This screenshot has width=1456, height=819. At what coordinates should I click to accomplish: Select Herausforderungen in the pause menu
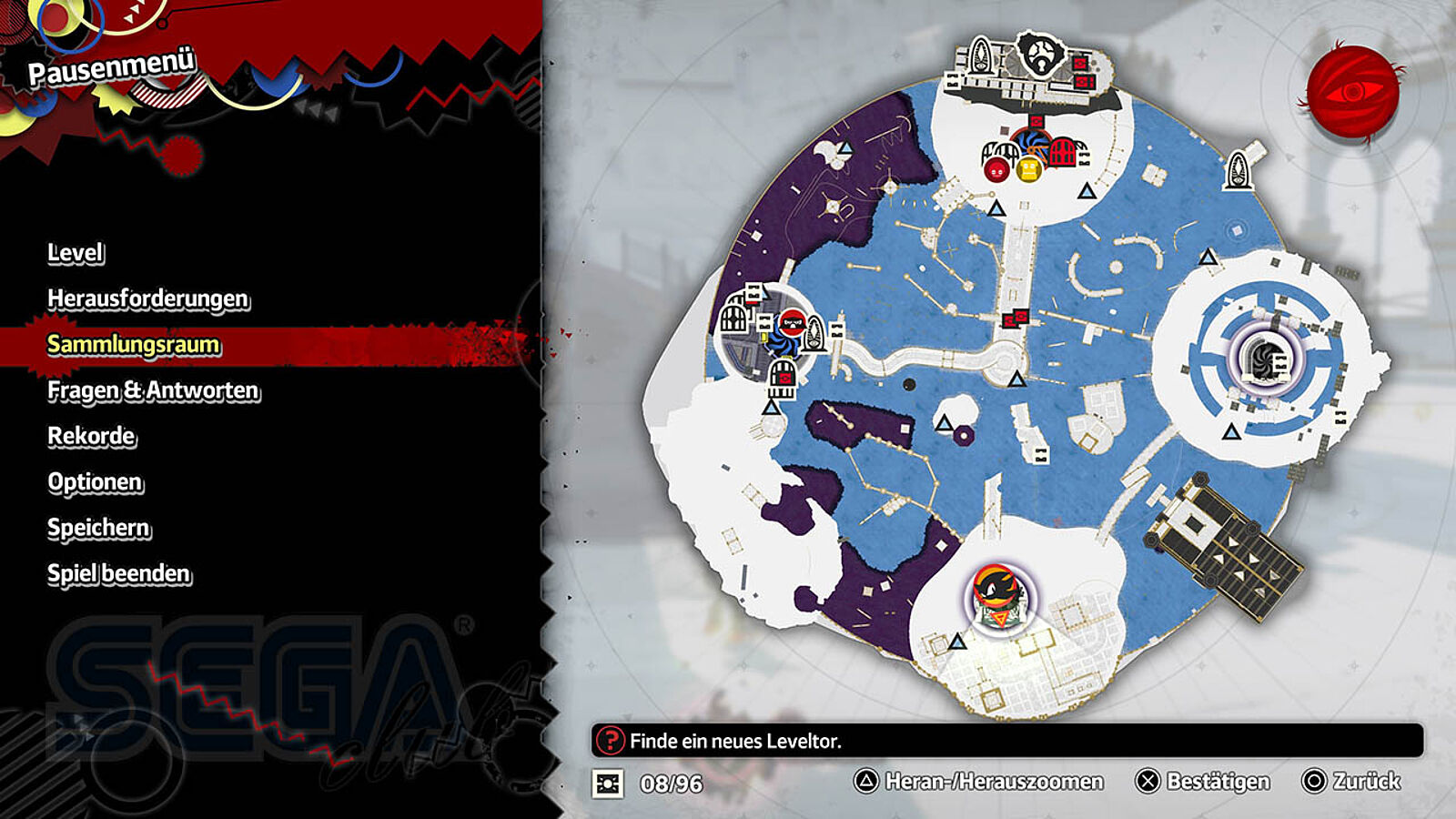coord(147,298)
